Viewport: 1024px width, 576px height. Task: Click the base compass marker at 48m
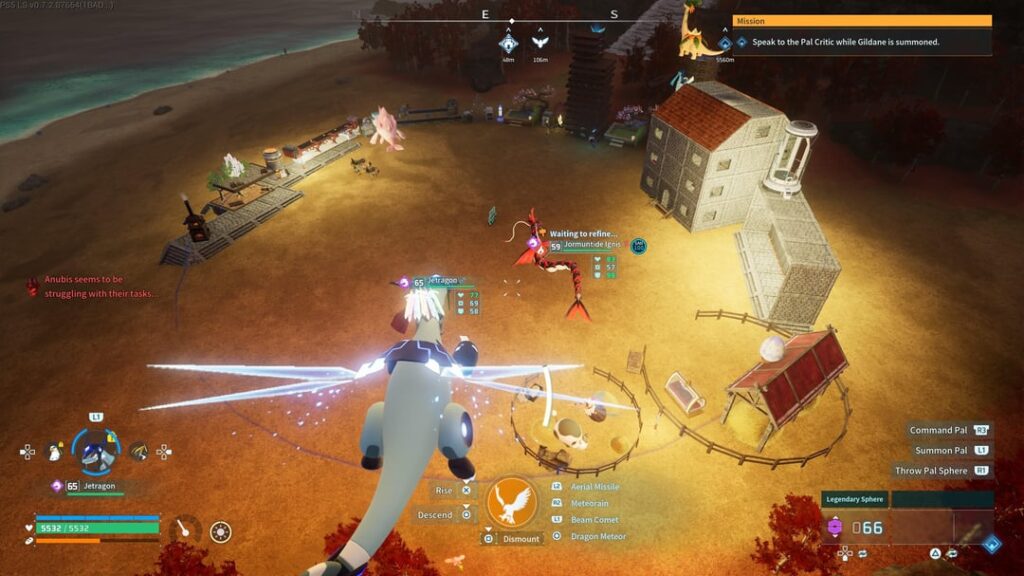point(508,43)
